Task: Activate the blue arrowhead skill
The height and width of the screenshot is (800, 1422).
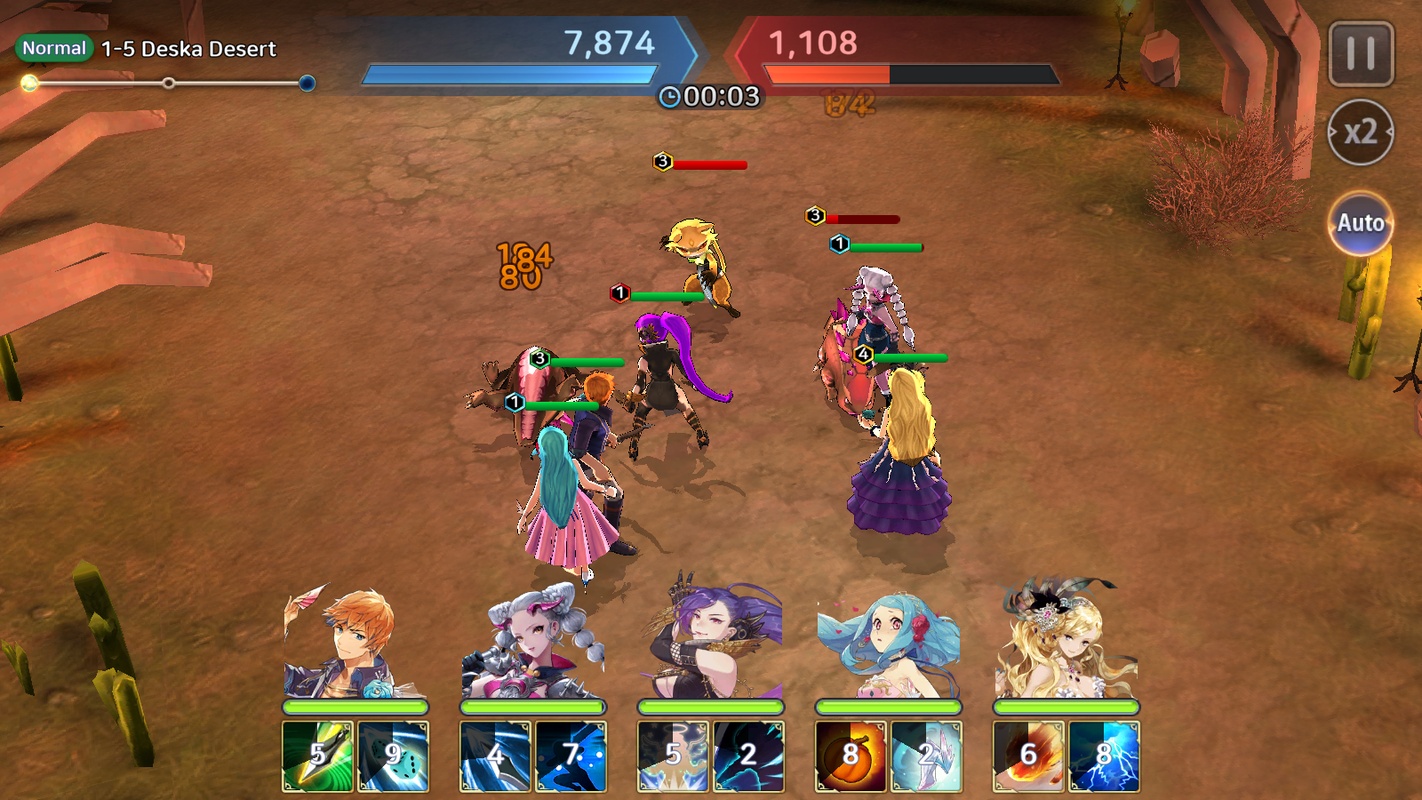Action: (x=495, y=755)
